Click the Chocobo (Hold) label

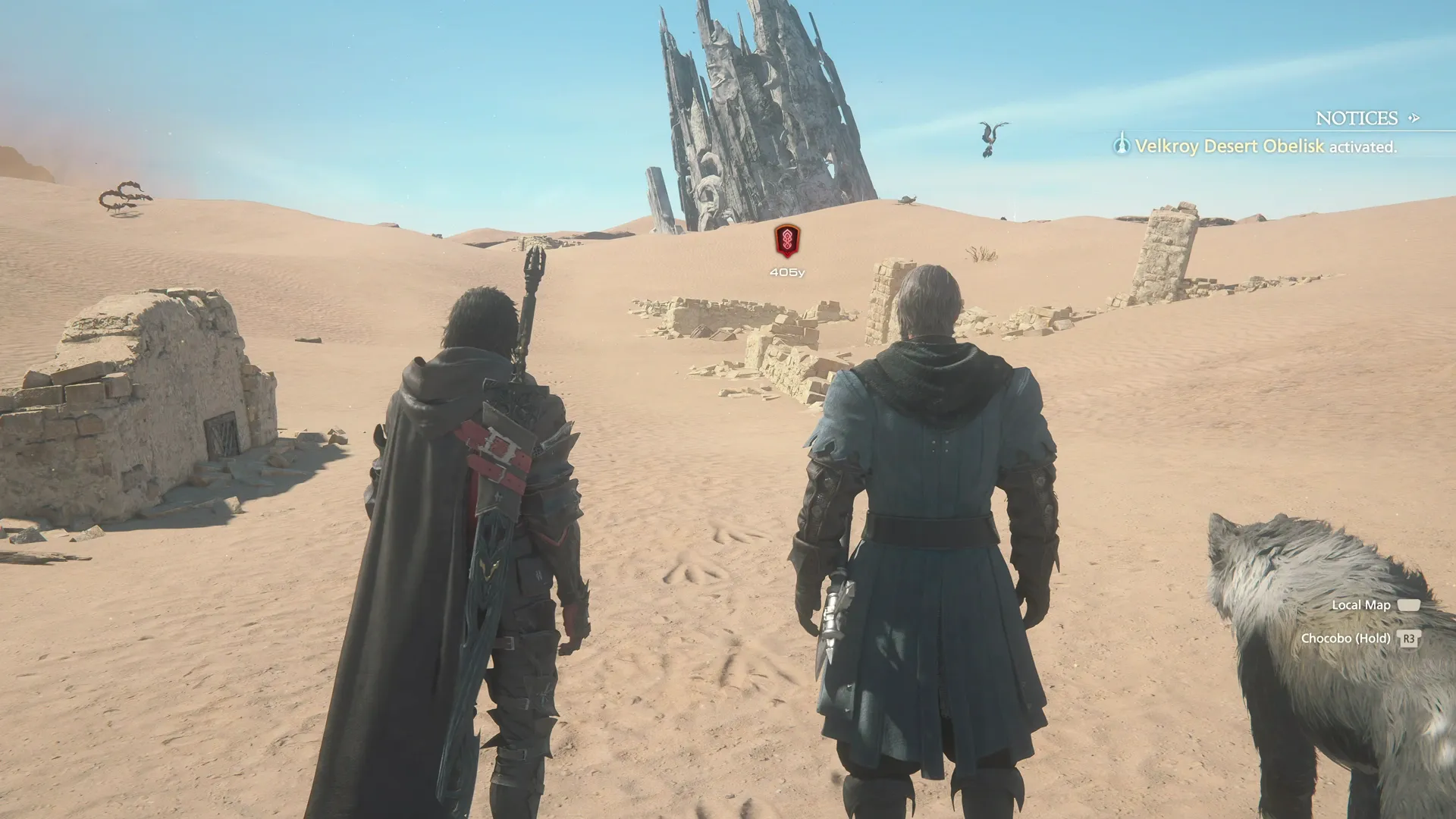click(x=1345, y=639)
